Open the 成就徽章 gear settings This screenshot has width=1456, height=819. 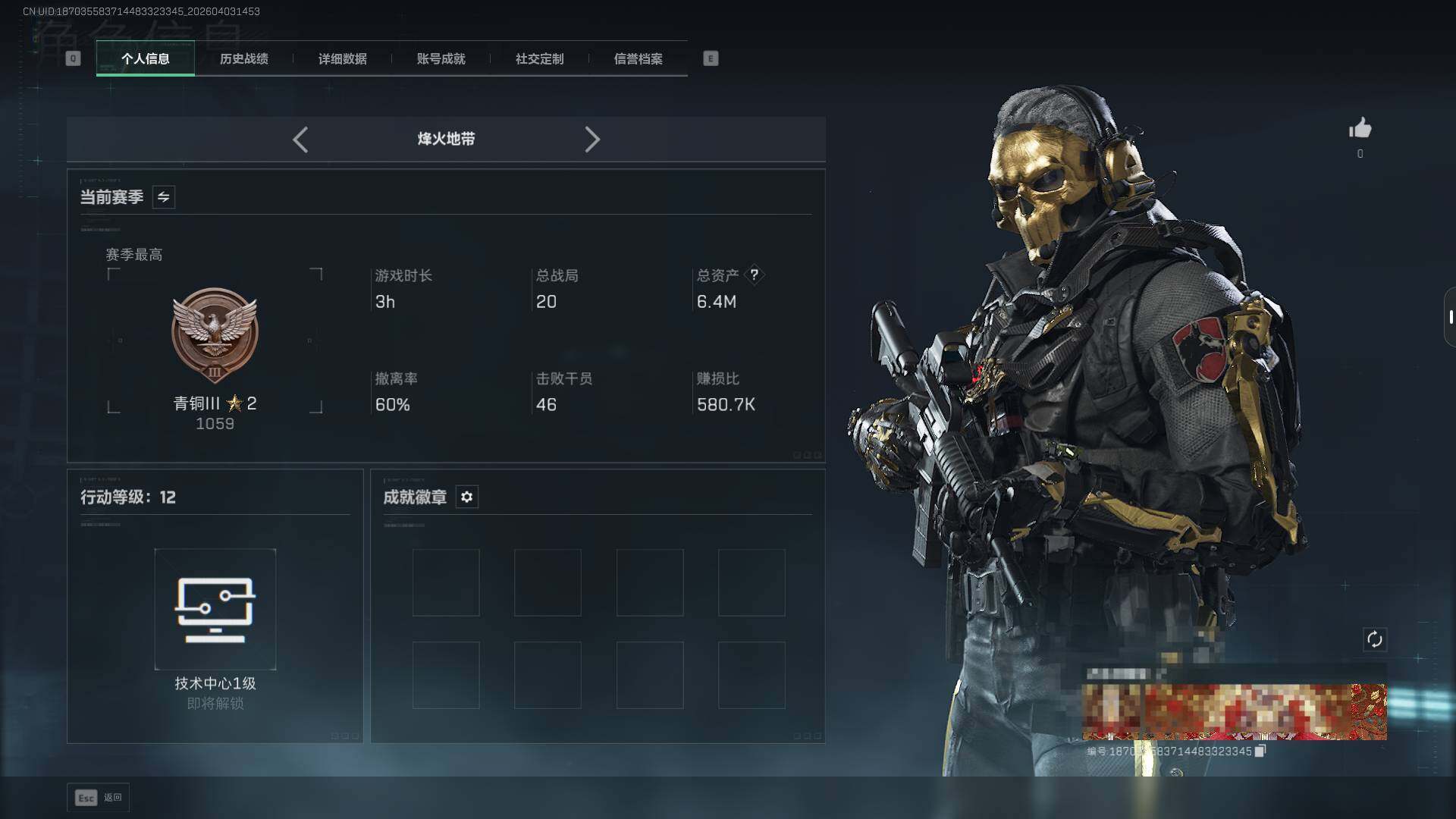pos(467,497)
